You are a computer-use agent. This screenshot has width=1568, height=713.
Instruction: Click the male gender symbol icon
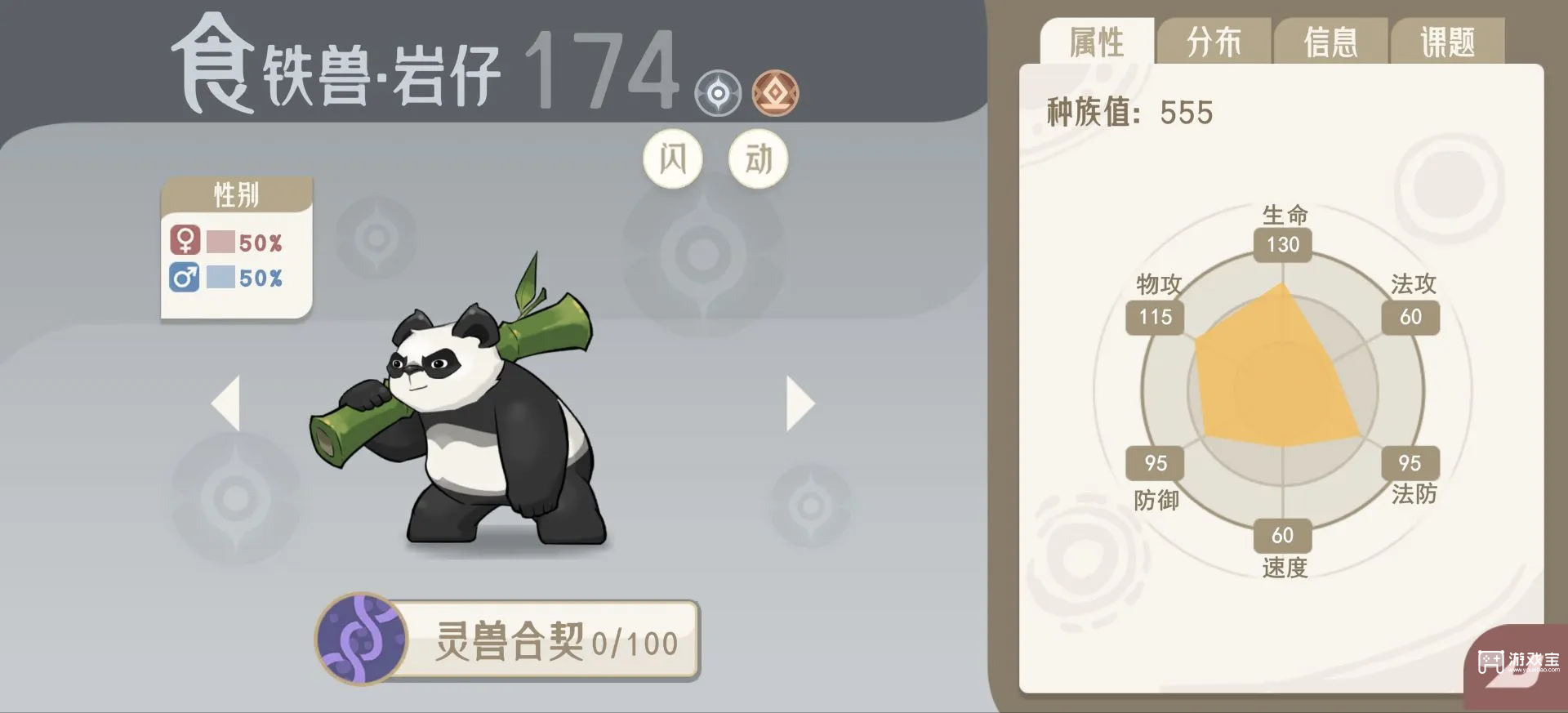click(x=186, y=279)
